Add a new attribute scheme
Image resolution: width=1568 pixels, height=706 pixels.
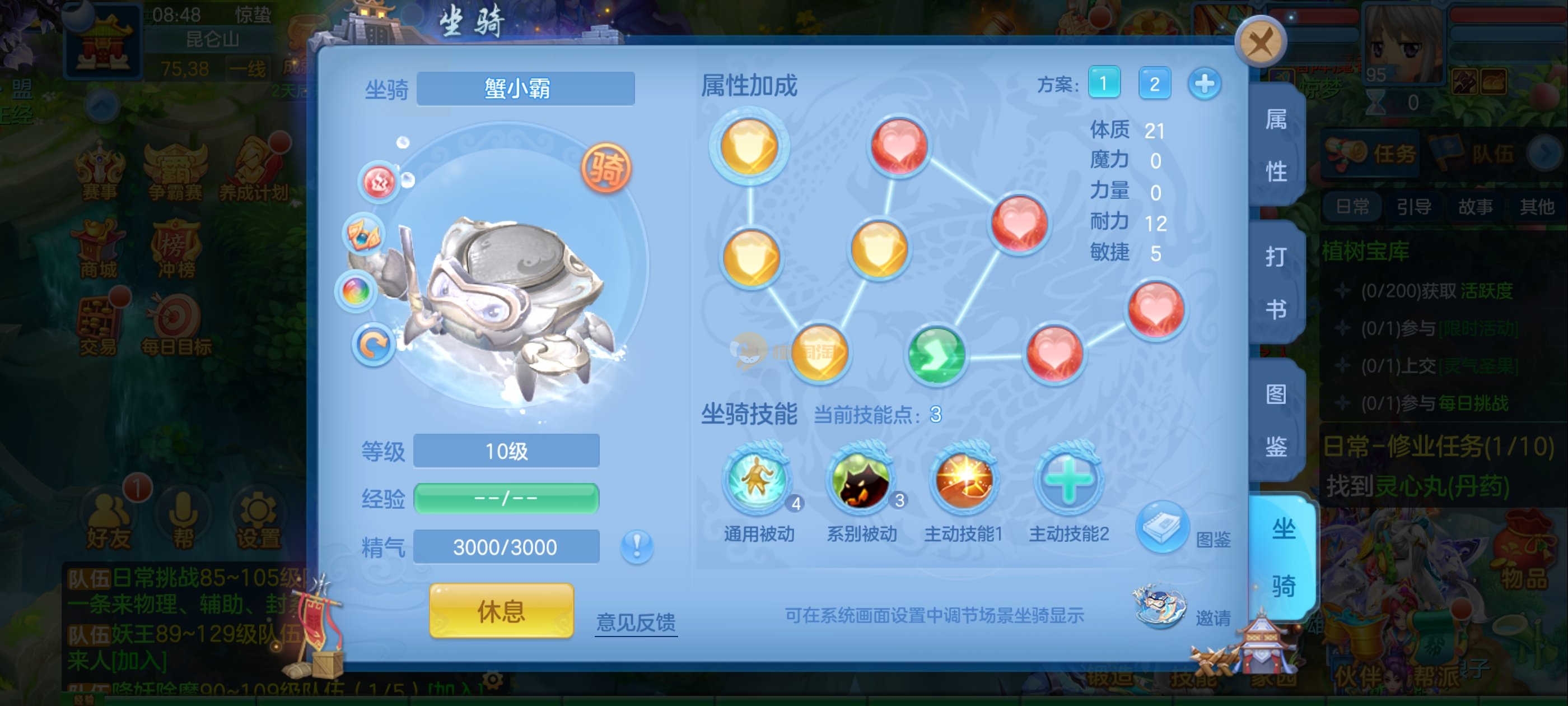[1204, 83]
